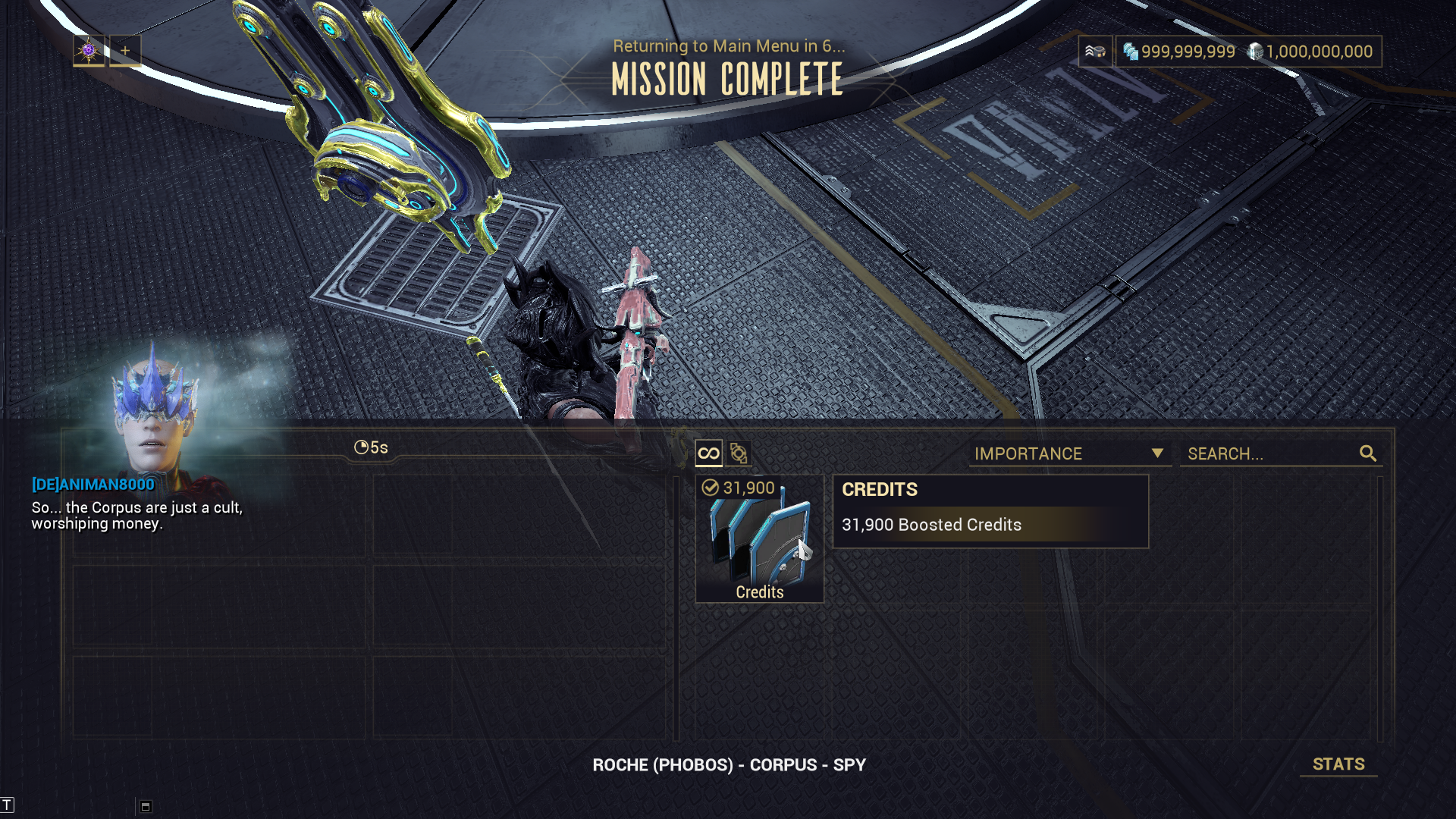Select the Credits reward tile
Viewport: 1456px width, 819px height.
759,539
